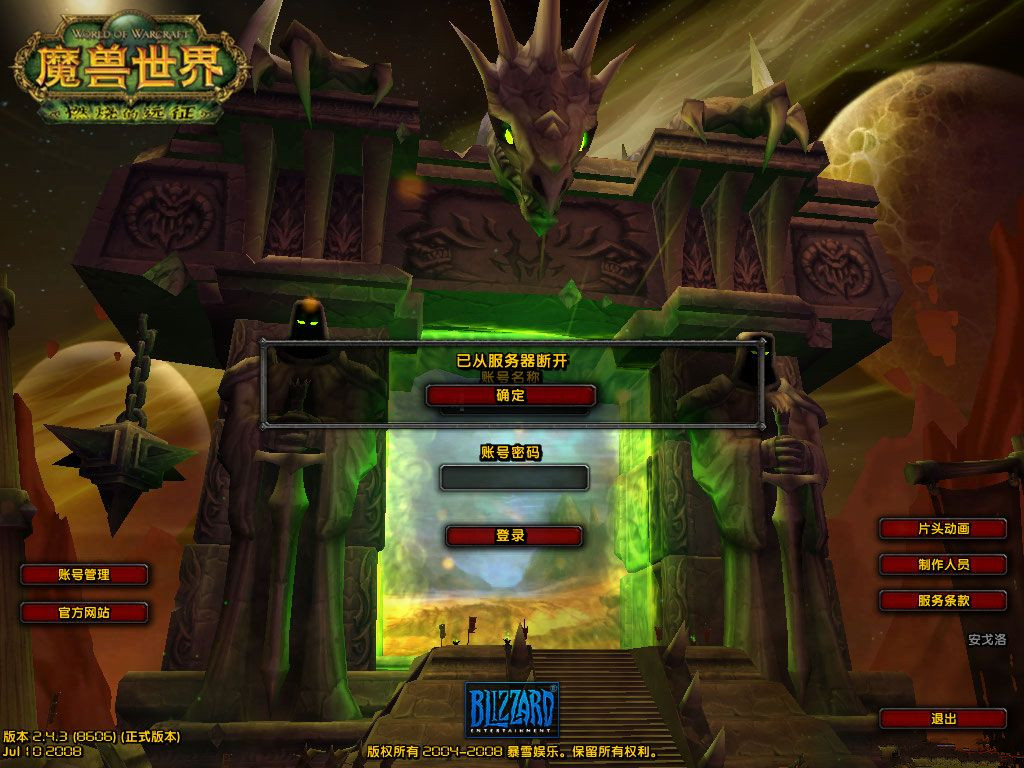Open the 服务条款 terms of service

tap(943, 600)
